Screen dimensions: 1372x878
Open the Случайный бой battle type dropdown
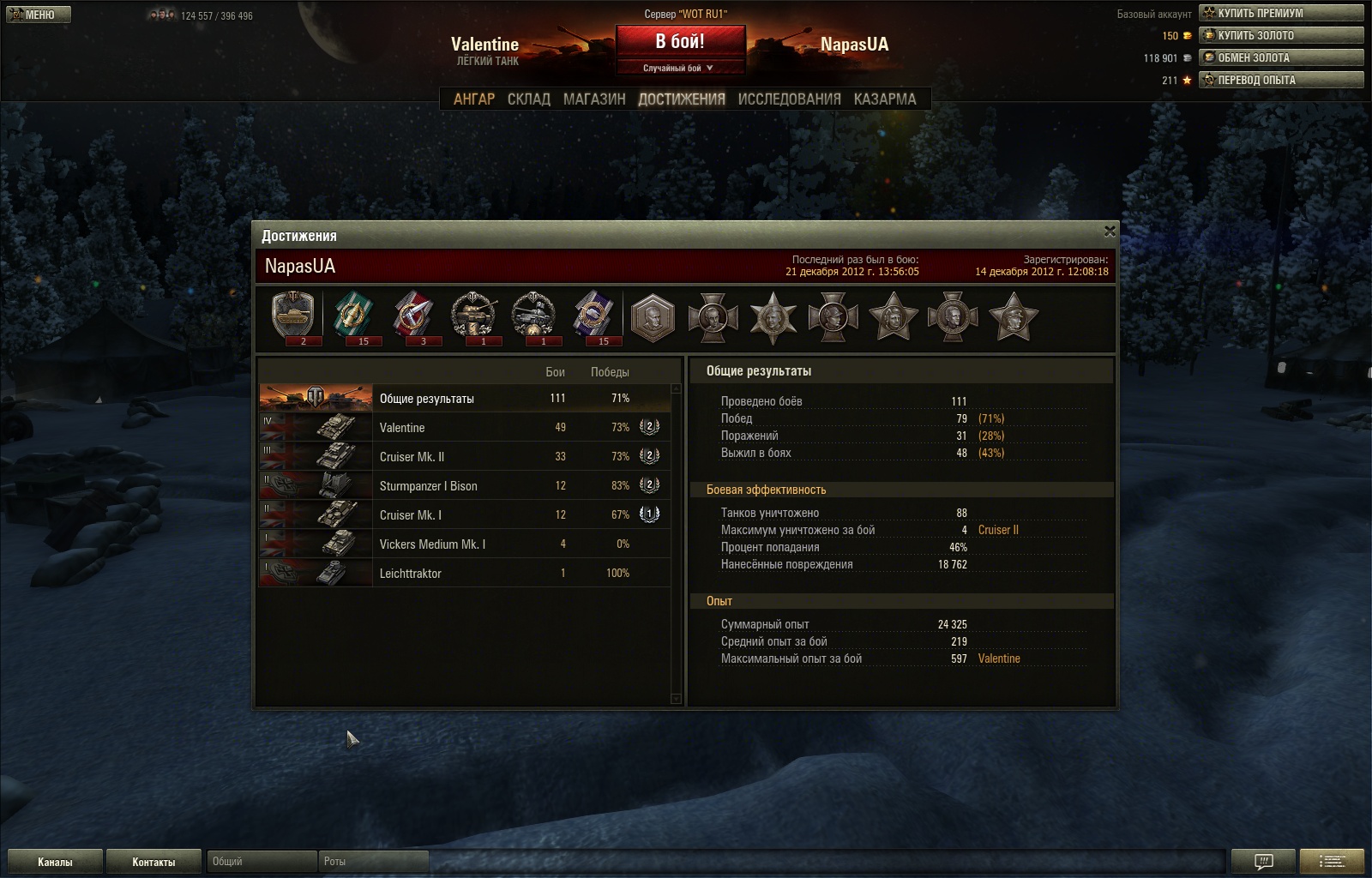click(x=679, y=68)
